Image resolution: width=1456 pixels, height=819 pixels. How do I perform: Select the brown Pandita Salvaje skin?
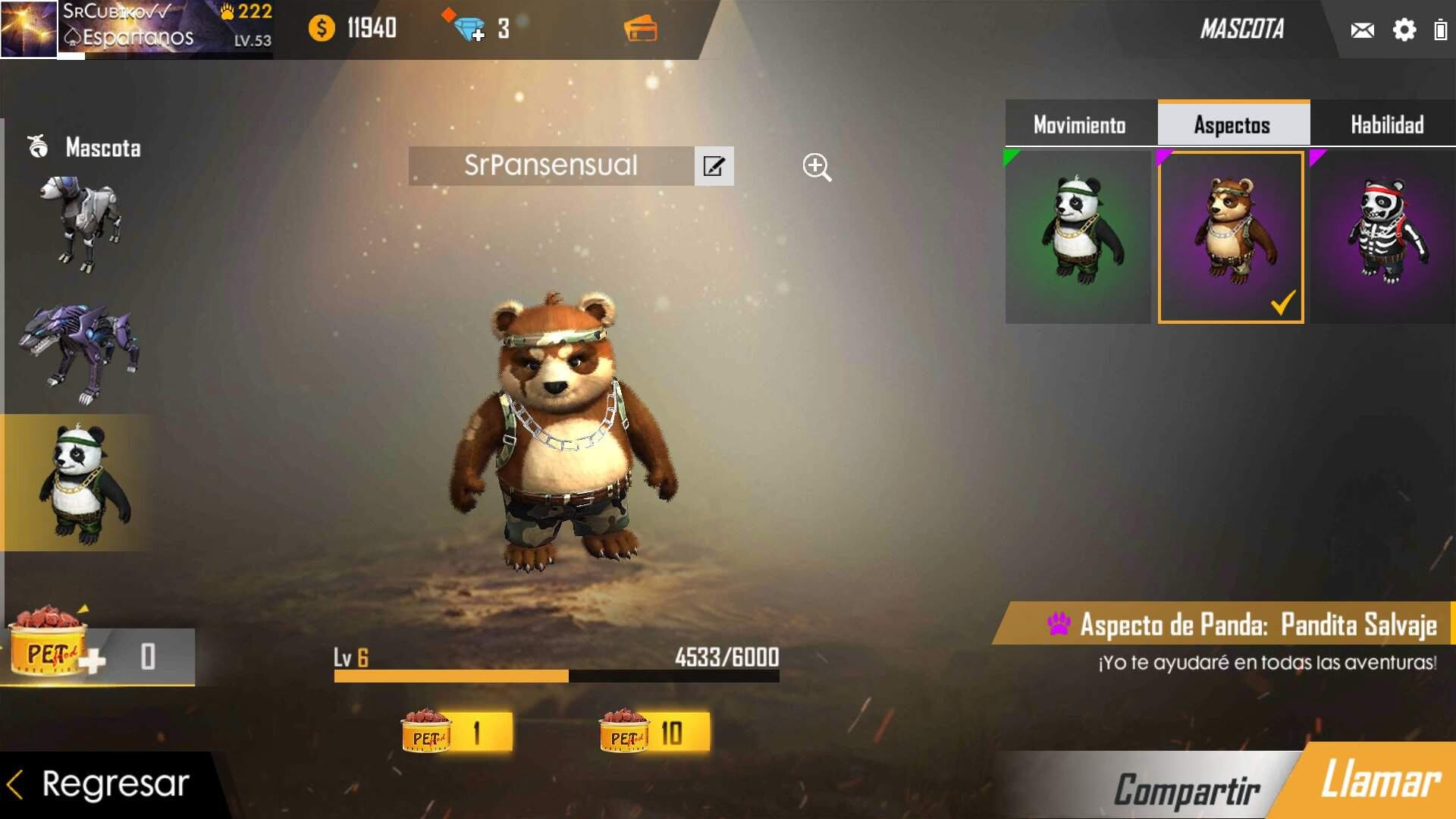click(x=1231, y=237)
